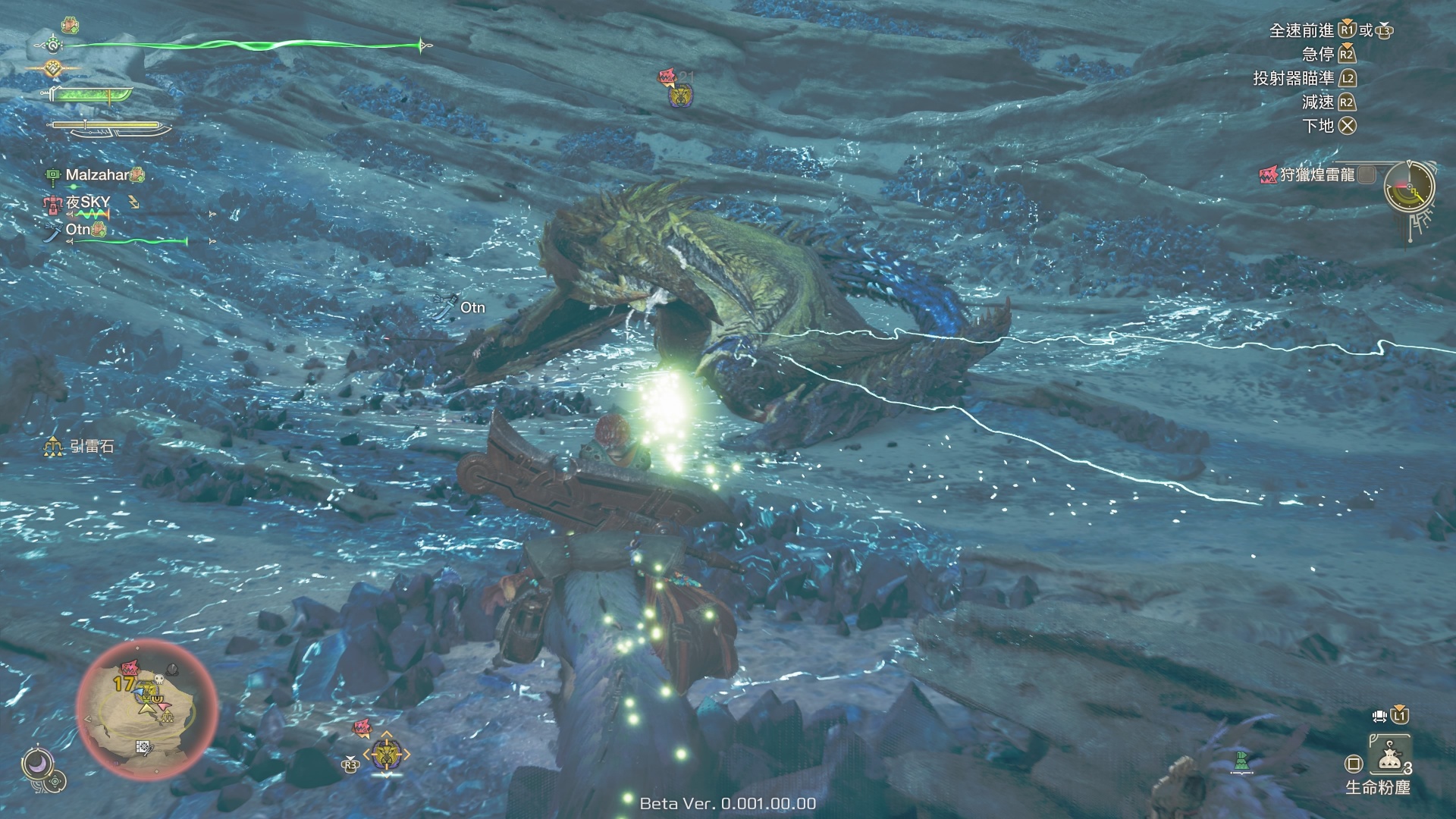The width and height of the screenshot is (1456, 819).
Task: Click the 引雷石 marker label
Action: point(91,447)
